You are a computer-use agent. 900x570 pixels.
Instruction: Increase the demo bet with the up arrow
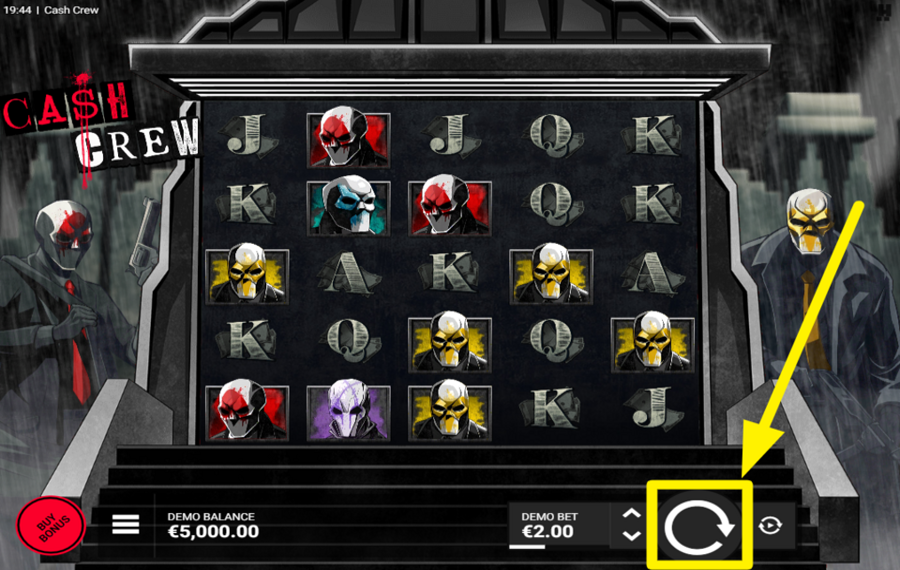(631, 515)
